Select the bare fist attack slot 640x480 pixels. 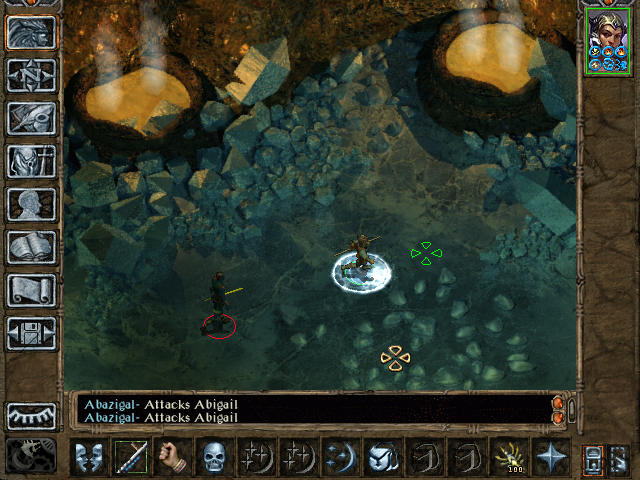(173, 457)
